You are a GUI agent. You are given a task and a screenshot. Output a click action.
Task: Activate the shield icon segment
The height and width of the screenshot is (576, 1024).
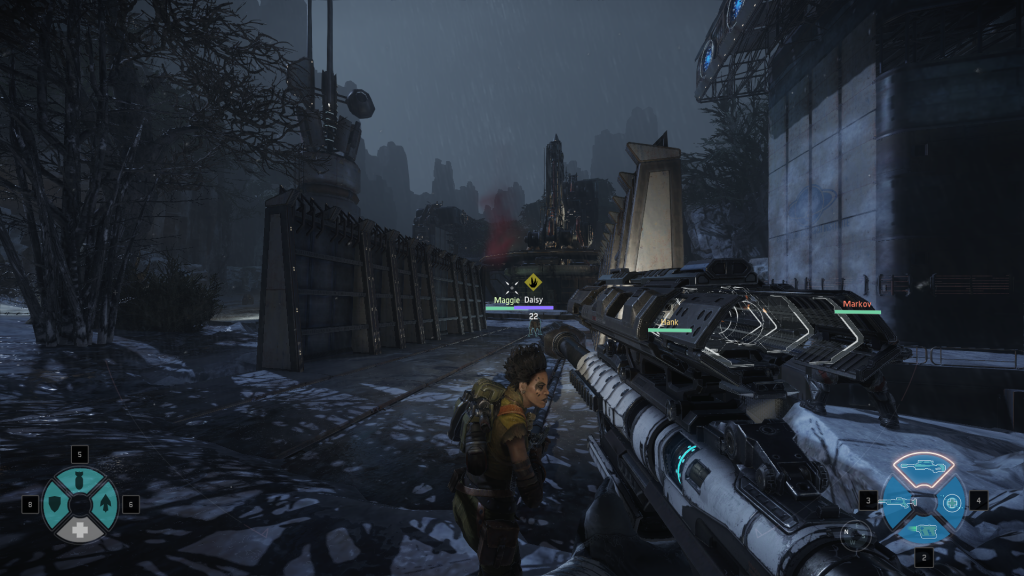pyautogui.click(x=56, y=504)
